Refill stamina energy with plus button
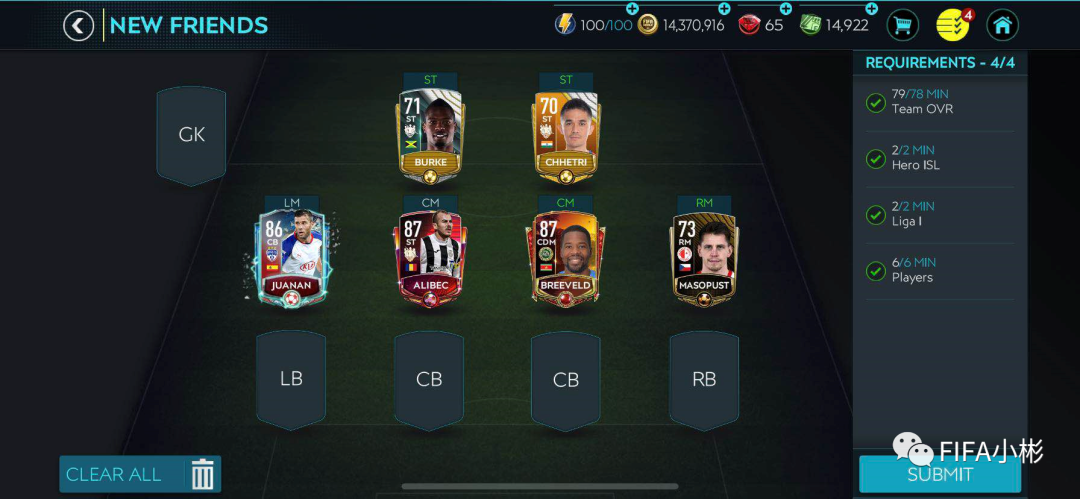The width and height of the screenshot is (1080, 499). 632,9
